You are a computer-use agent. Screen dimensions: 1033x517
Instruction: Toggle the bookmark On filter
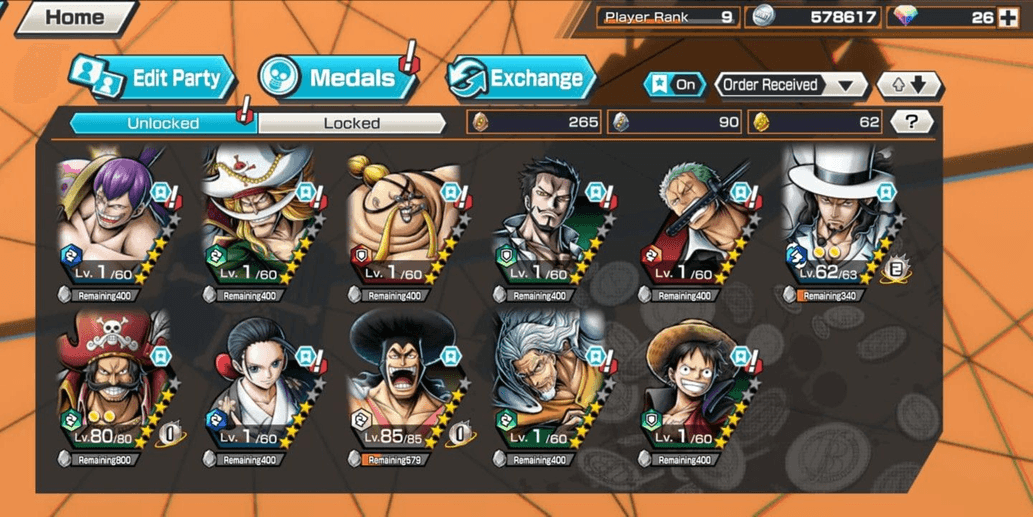[675, 85]
